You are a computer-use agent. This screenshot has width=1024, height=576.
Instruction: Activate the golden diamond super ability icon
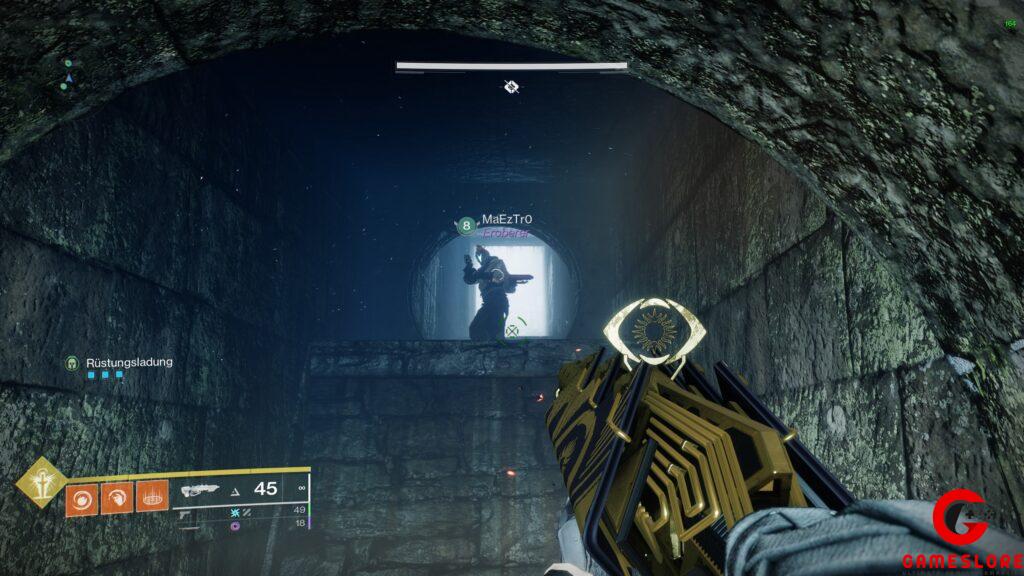point(40,482)
